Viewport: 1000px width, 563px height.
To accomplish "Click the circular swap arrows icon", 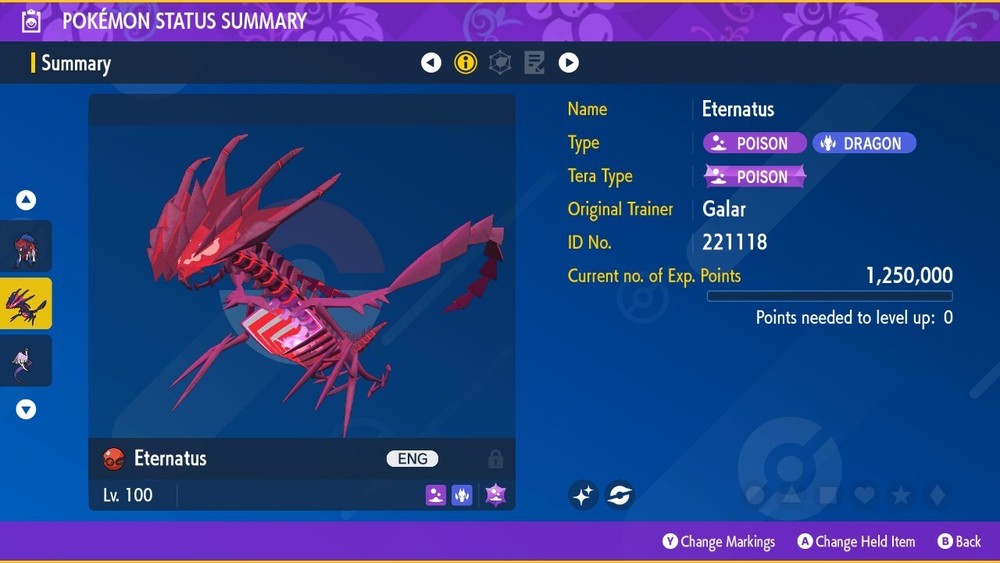I will click(620, 494).
